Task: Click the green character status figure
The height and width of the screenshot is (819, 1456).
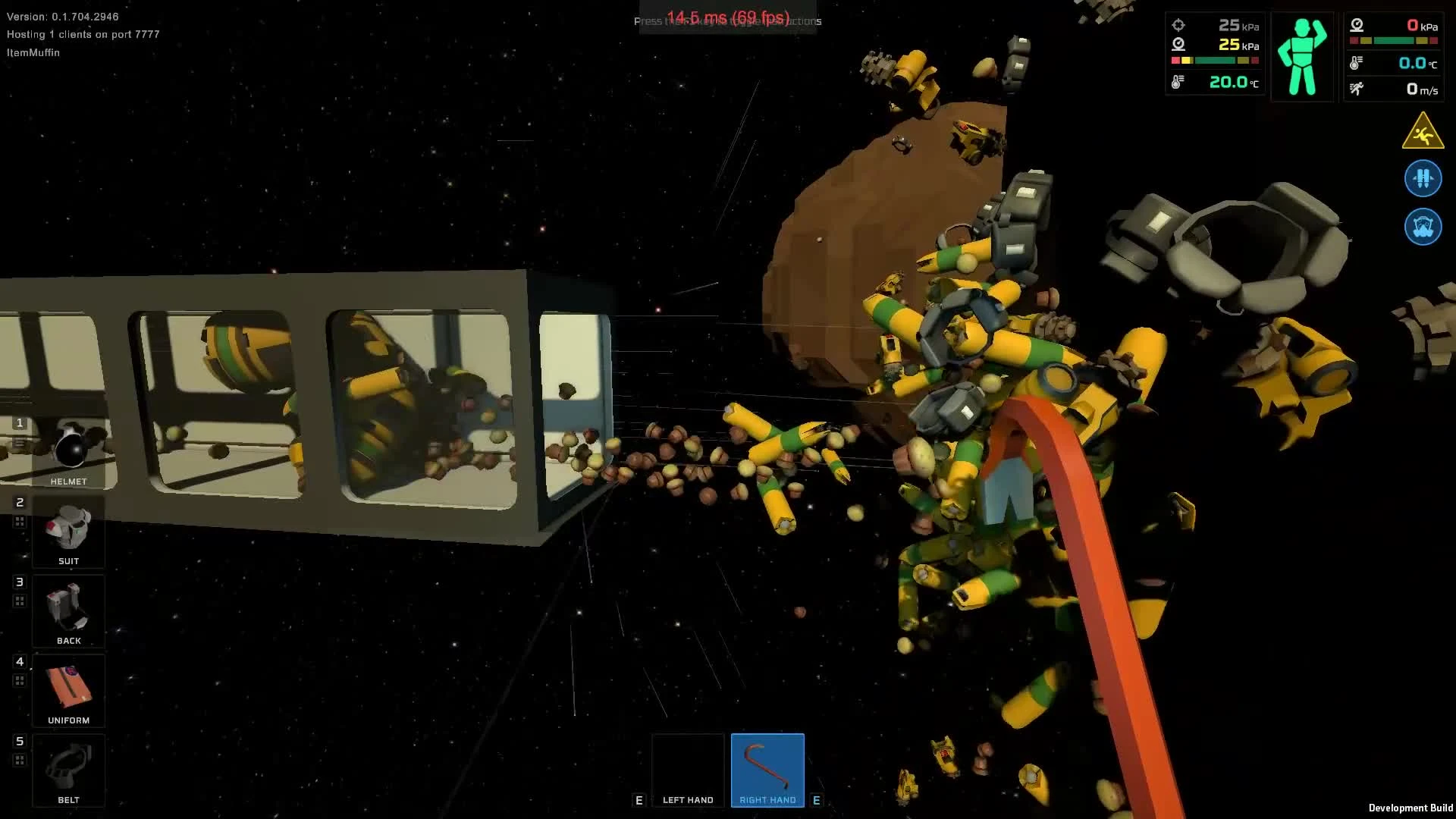Action: point(1301,55)
